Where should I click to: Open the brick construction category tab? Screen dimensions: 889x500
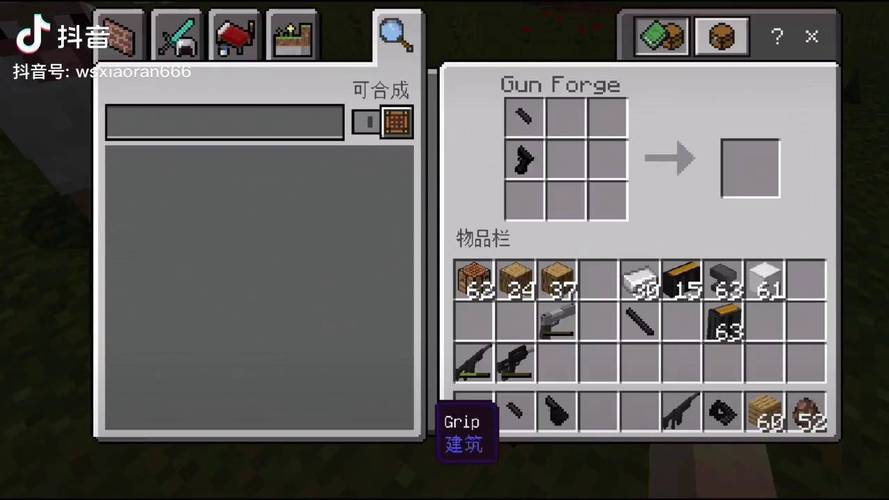click(121, 38)
